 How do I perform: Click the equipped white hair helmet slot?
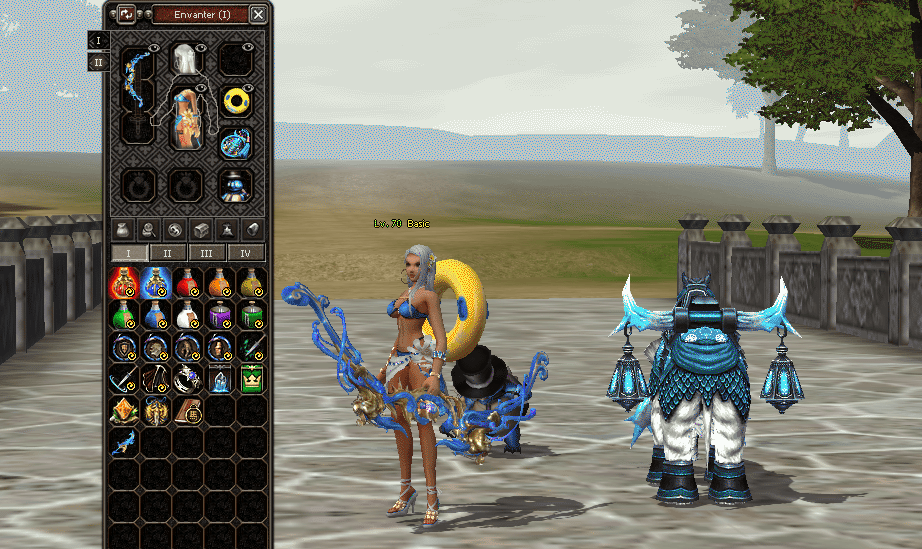183,59
